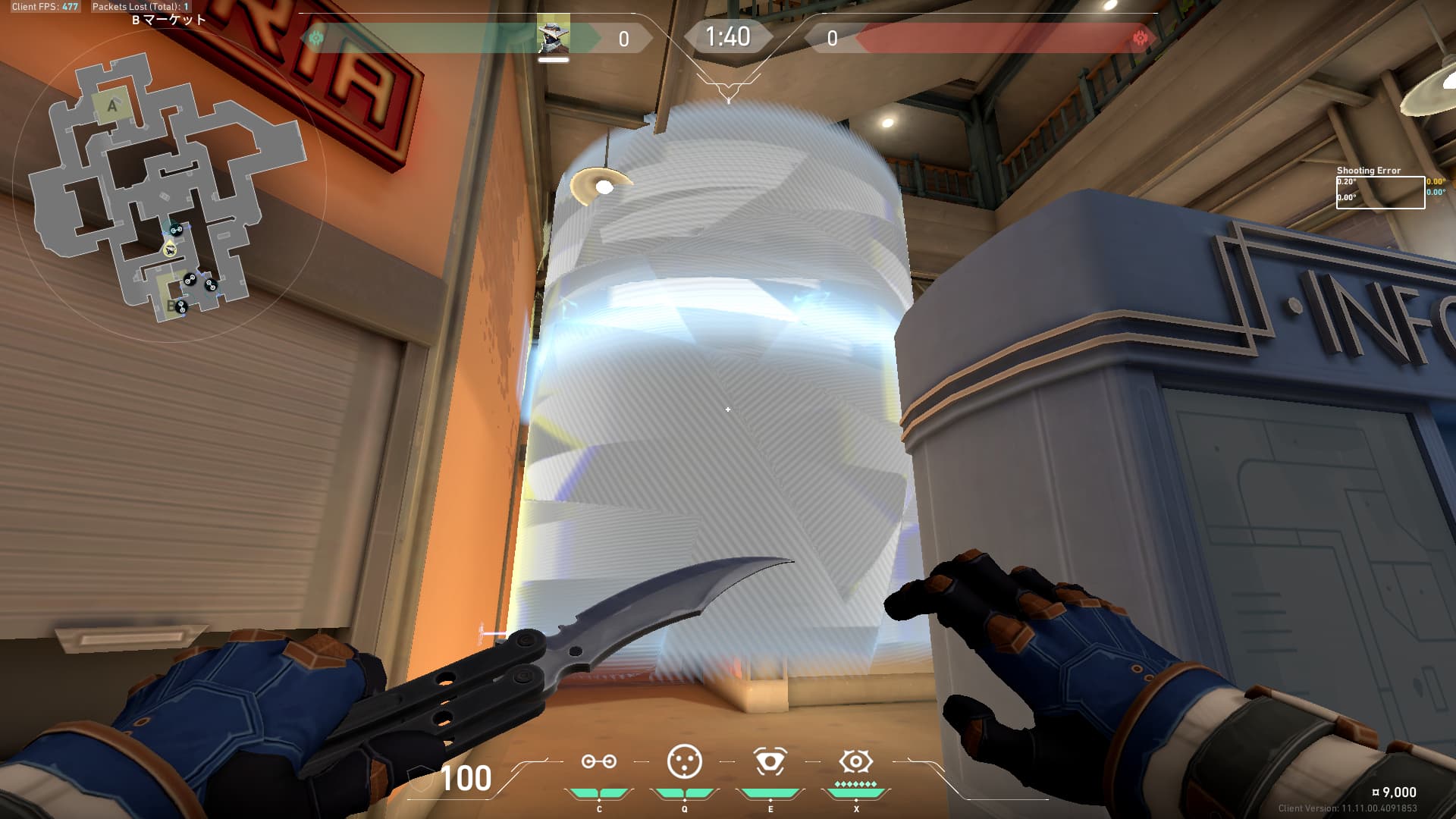The height and width of the screenshot is (819, 1456).
Task: Open the Shooting Error graph panel
Action: click(1380, 192)
